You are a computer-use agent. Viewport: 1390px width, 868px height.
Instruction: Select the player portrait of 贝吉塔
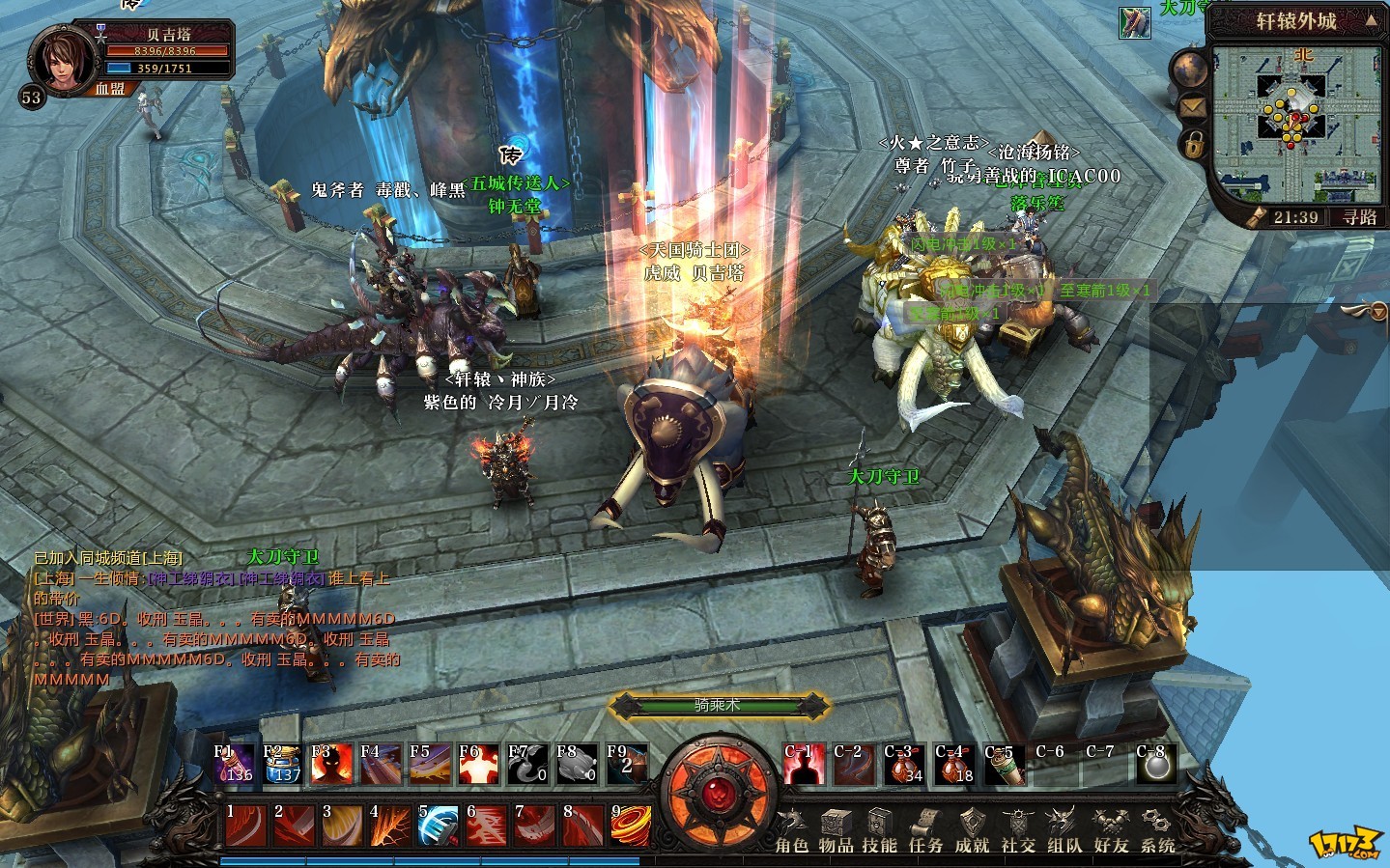(x=63, y=59)
